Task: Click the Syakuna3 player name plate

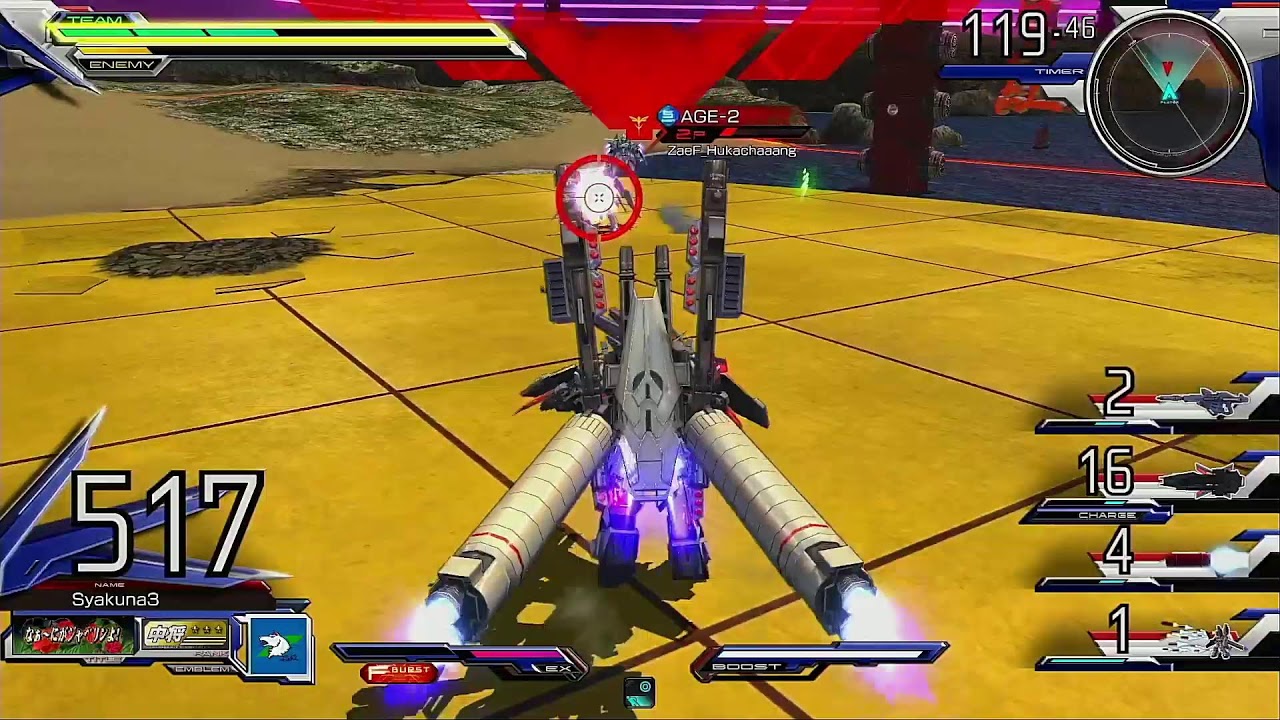Action: coord(115,599)
